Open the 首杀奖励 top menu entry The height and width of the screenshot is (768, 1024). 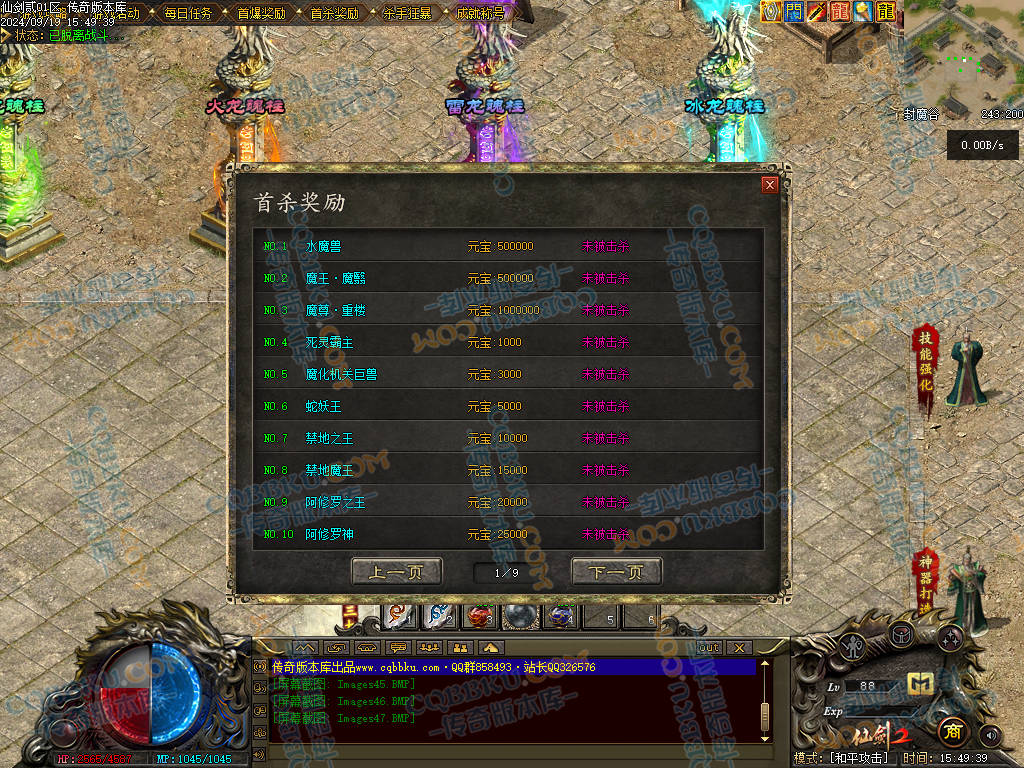click(334, 14)
